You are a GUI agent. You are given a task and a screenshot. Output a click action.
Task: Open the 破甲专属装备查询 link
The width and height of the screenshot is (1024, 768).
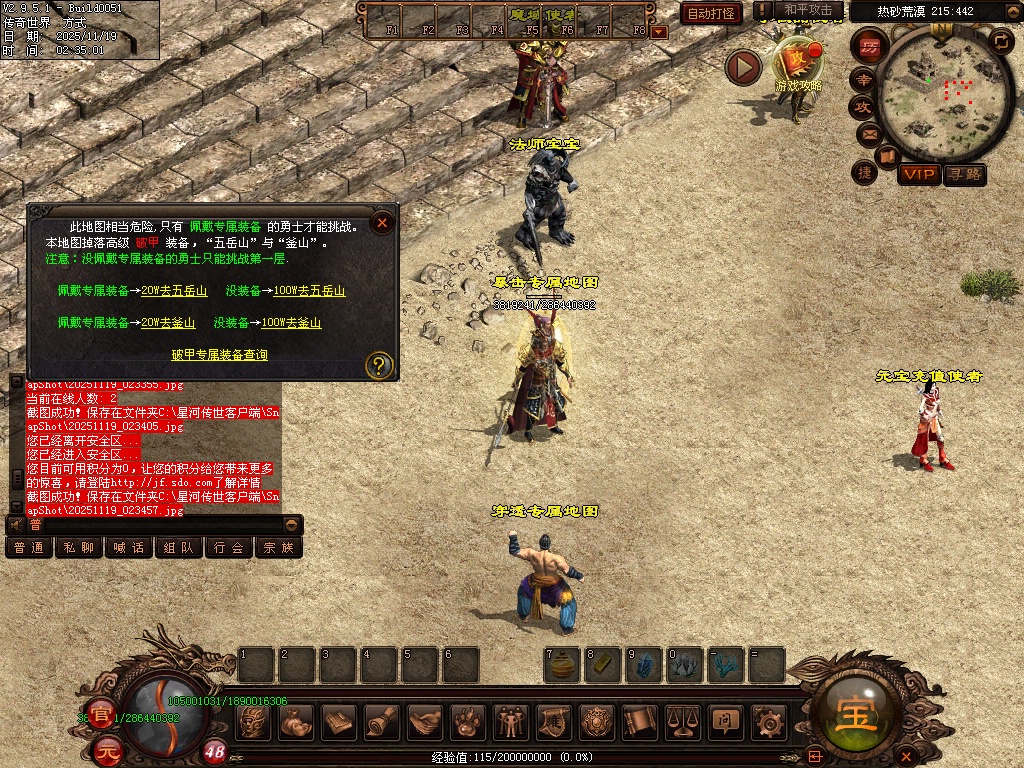coord(219,355)
